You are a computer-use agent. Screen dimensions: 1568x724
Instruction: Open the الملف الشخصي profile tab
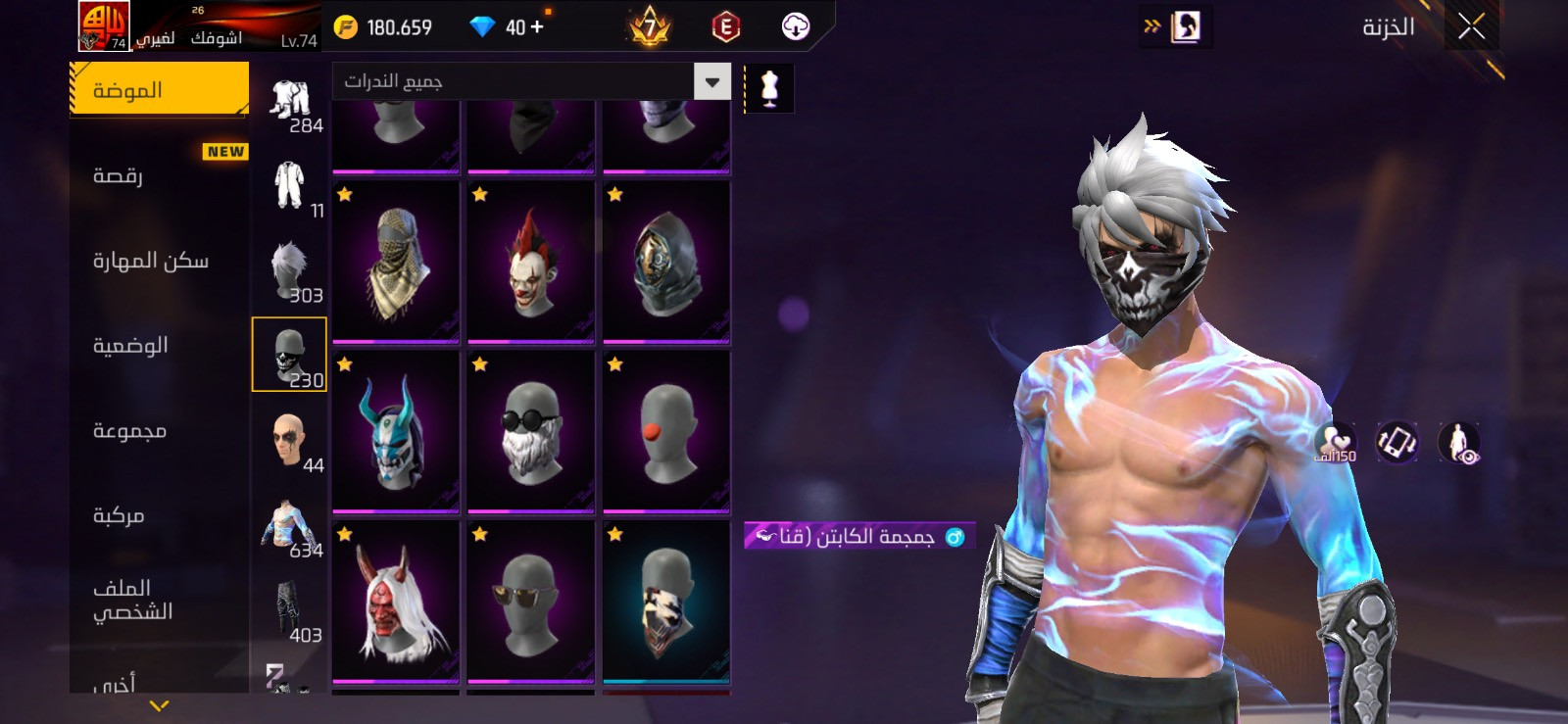point(132,600)
